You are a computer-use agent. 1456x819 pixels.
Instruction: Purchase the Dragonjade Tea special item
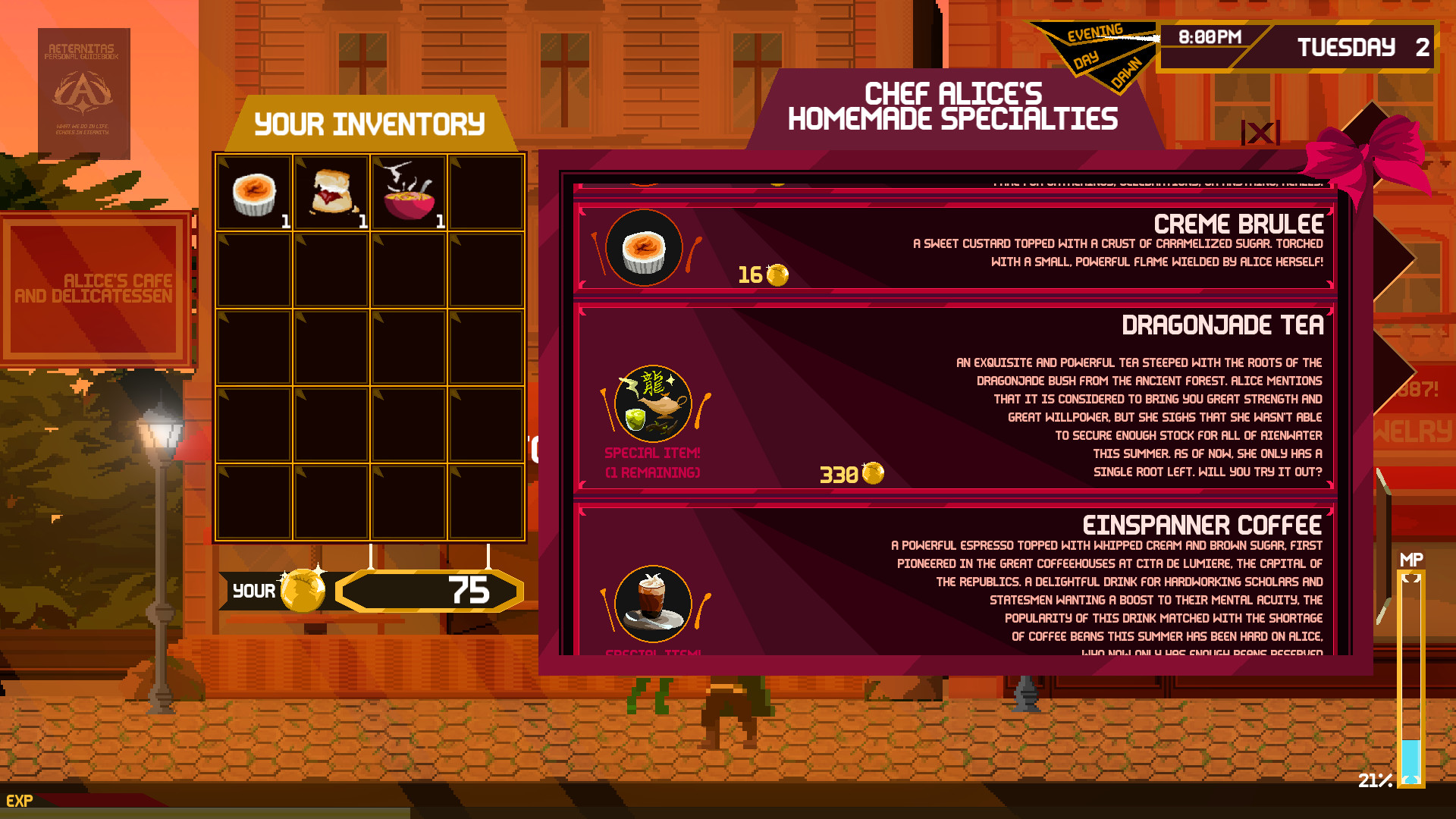pyautogui.click(x=954, y=399)
